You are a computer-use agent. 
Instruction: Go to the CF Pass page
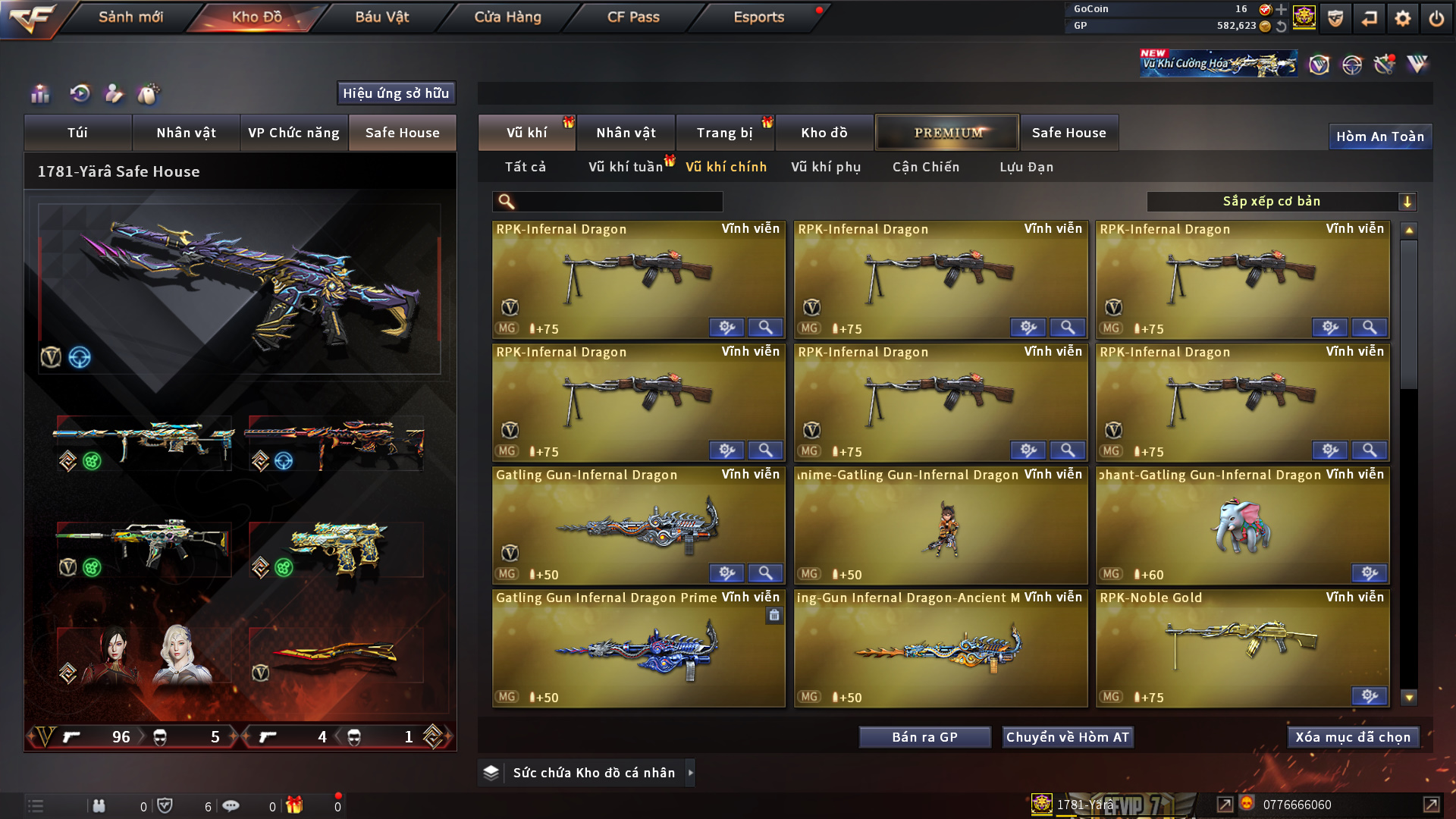coord(633,17)
